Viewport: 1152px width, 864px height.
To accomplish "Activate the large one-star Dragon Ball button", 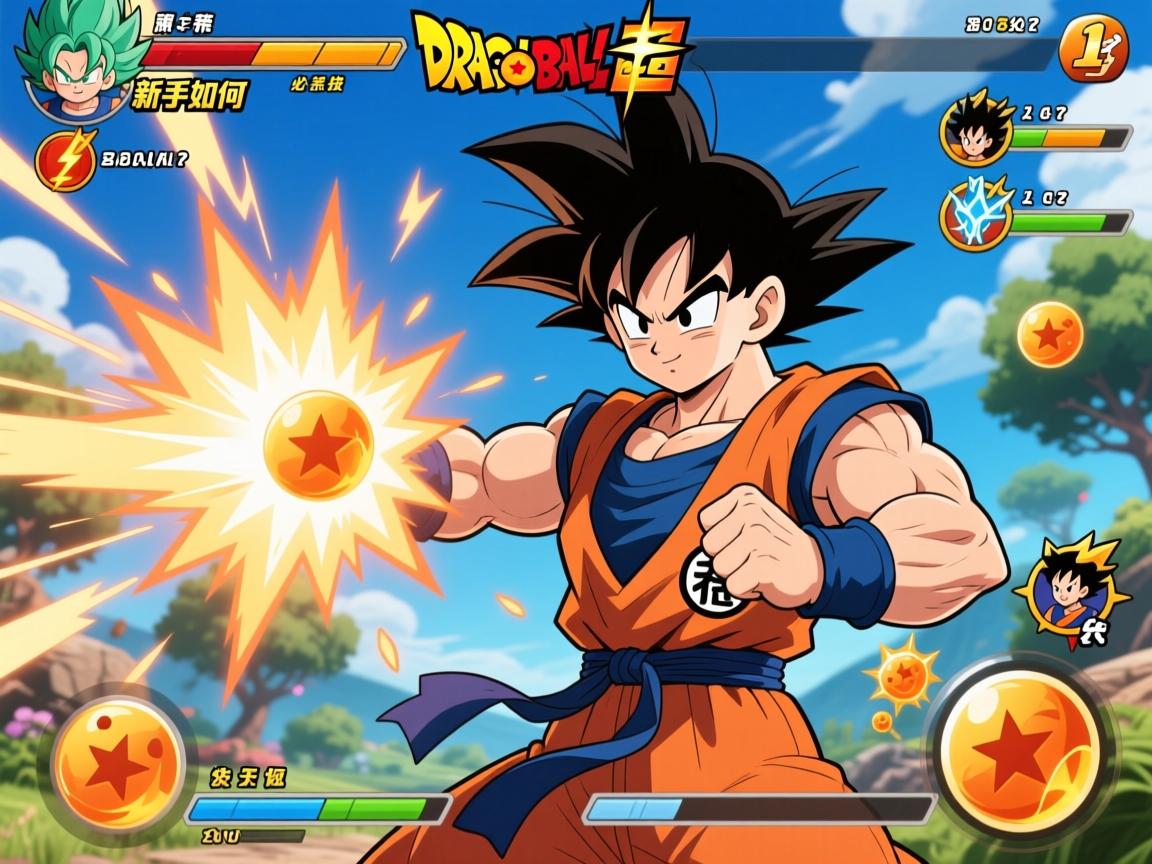I will [x=1020, y=754].
